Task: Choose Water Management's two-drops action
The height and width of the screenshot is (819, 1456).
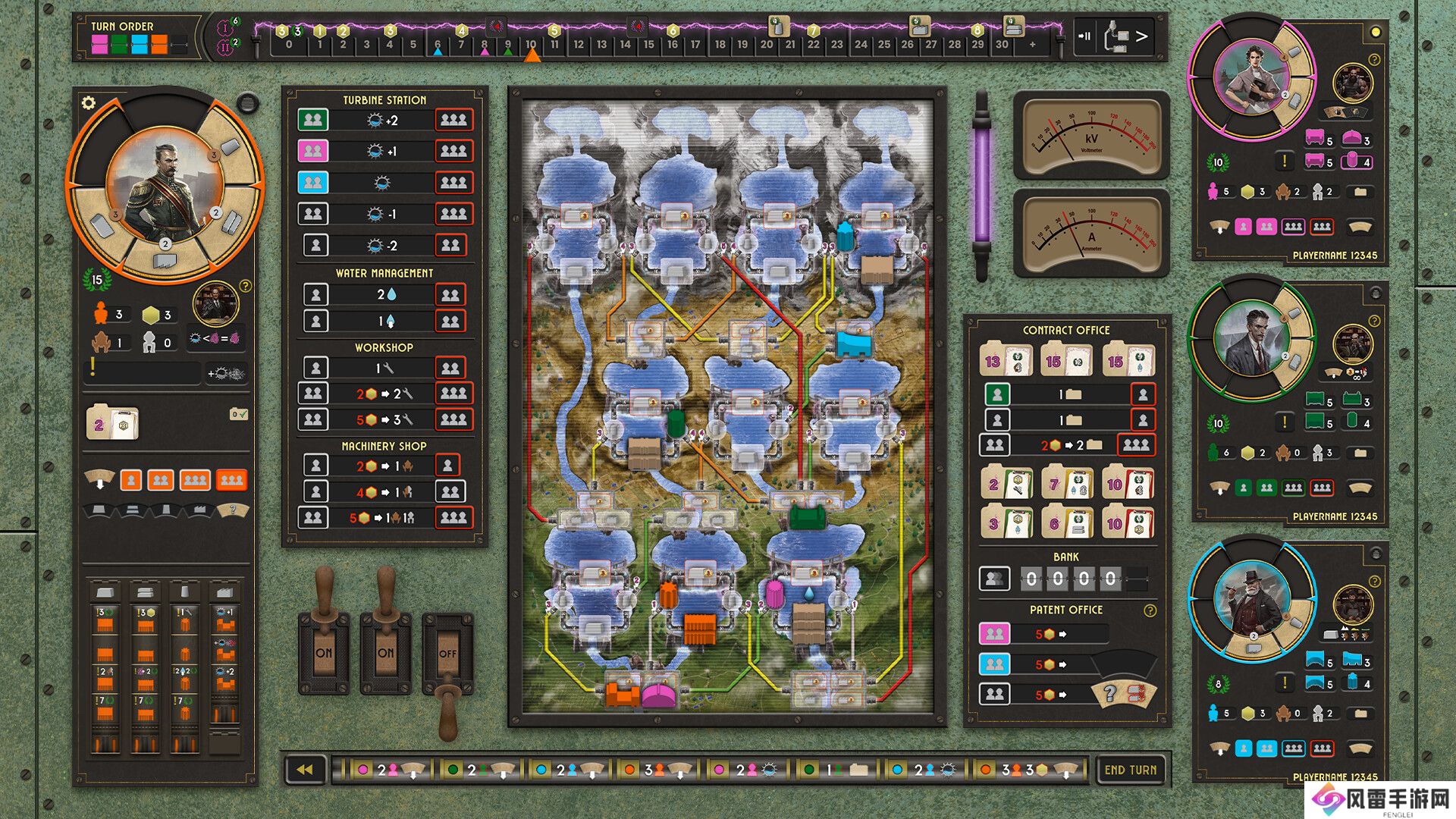Action: [384, 294]
